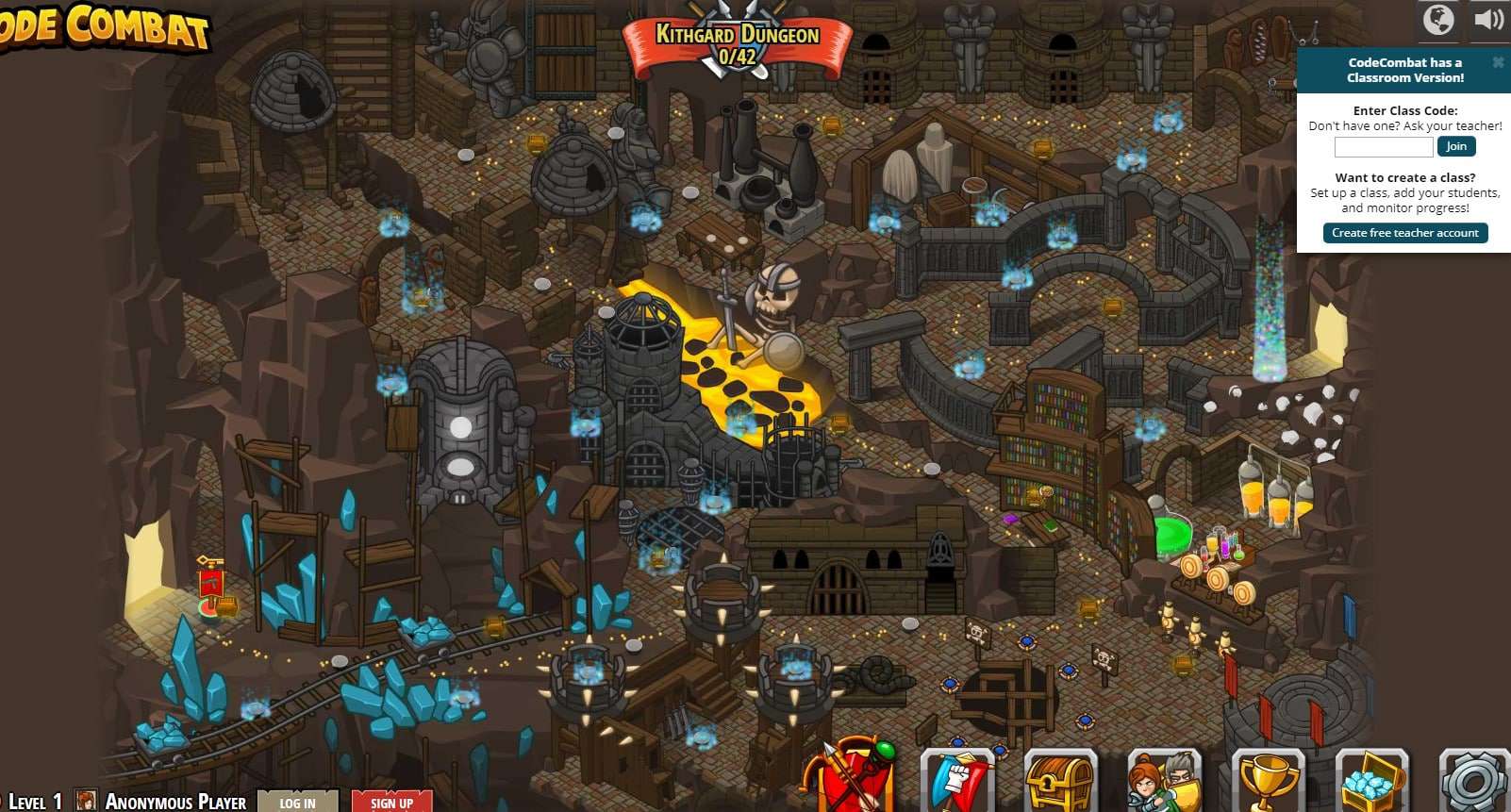Click the Anonymous Player portrait
This screenshot has height=812, width=1511.
86,802
